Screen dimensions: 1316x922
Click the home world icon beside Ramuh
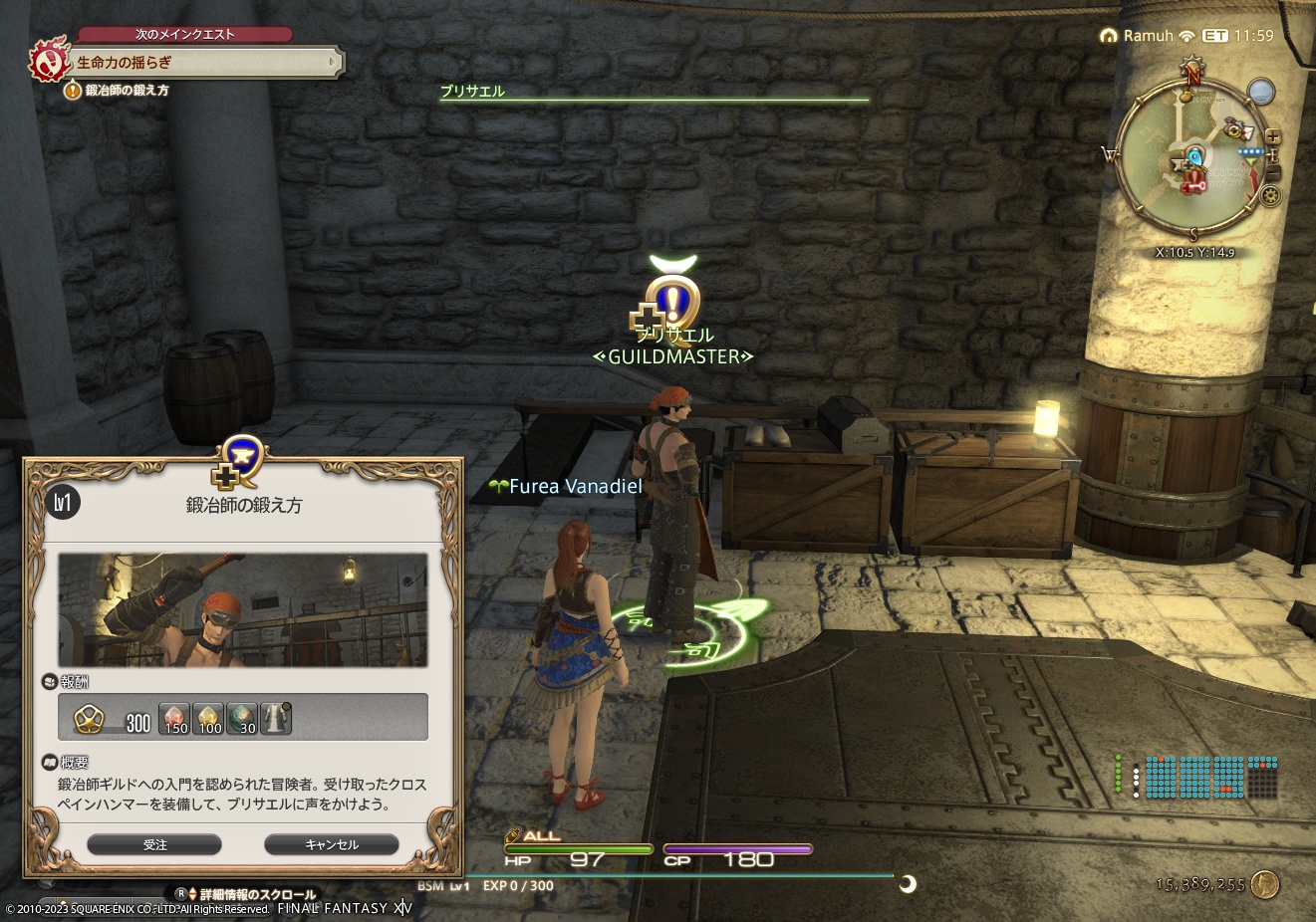click(x=1109, y=33)
